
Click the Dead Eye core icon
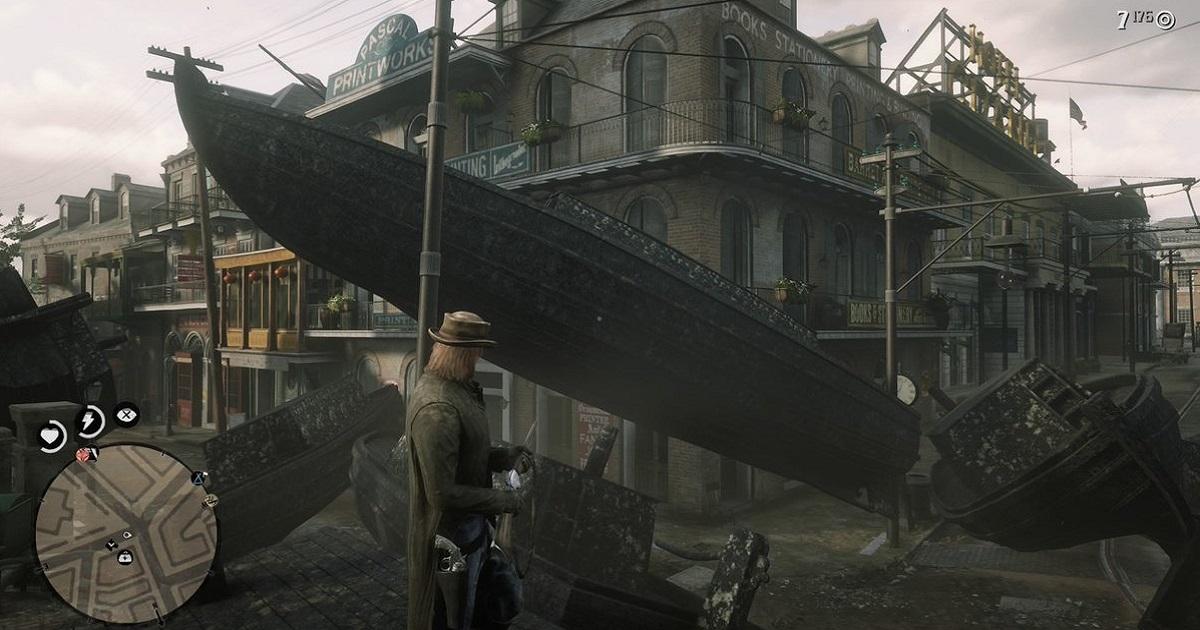pyautogui.click(x=127, y=413)
